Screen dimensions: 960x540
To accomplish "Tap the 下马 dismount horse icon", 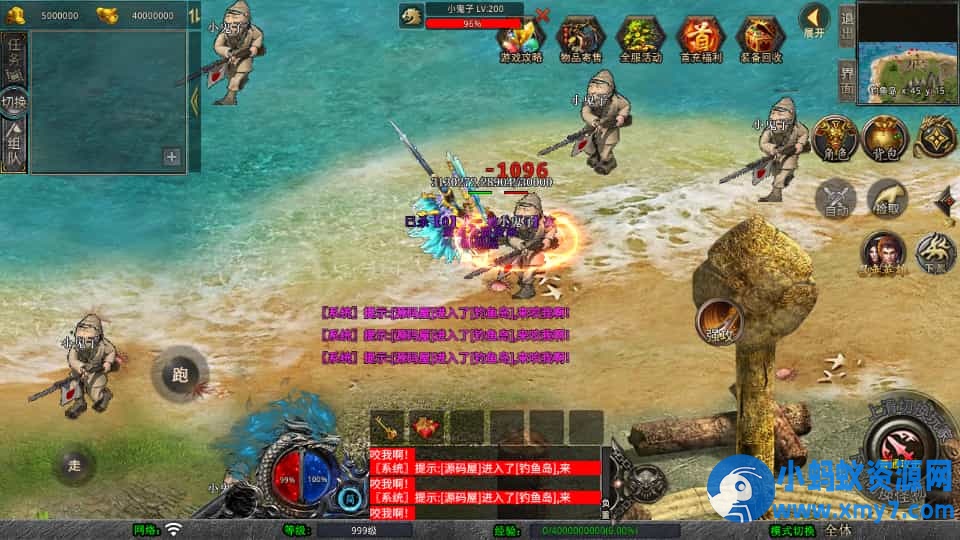I will tap(936, 253).
